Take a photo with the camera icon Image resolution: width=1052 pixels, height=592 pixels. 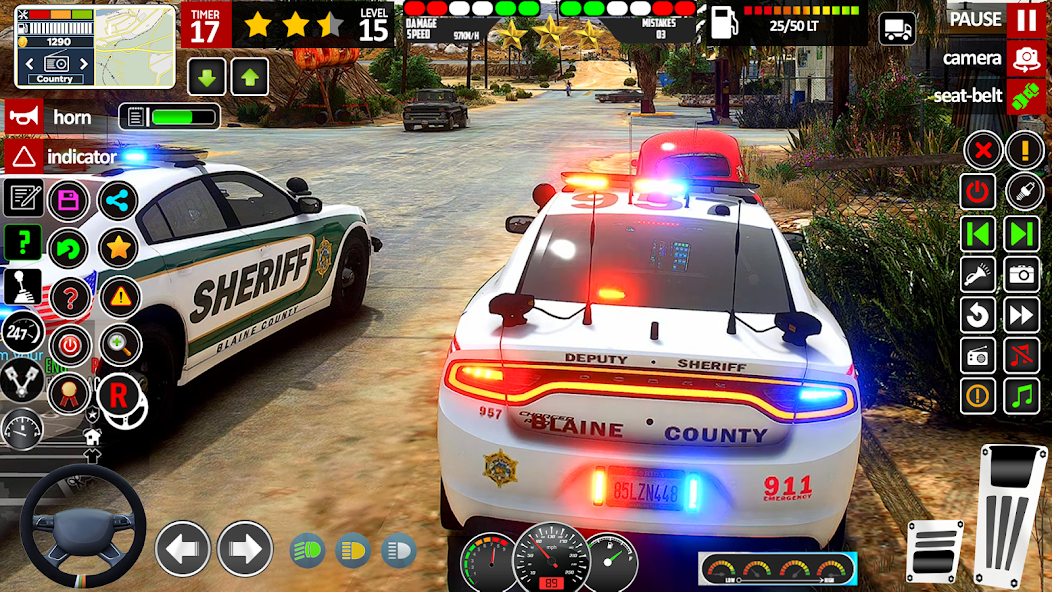point(1022,273)
